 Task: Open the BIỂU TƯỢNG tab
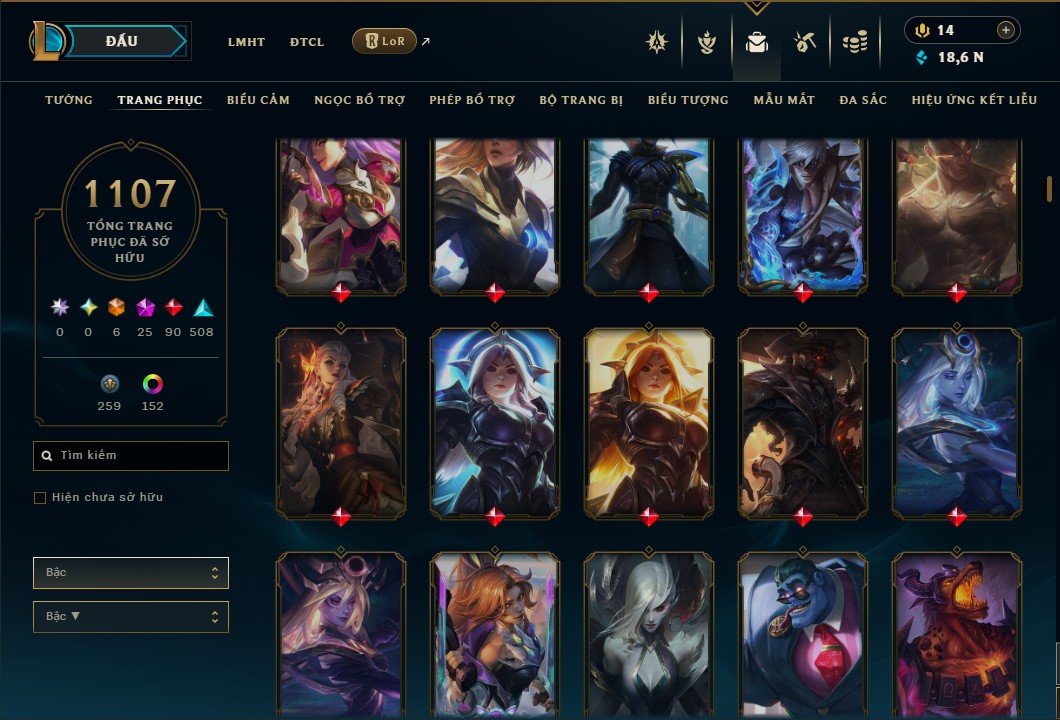tap(688, 100)
